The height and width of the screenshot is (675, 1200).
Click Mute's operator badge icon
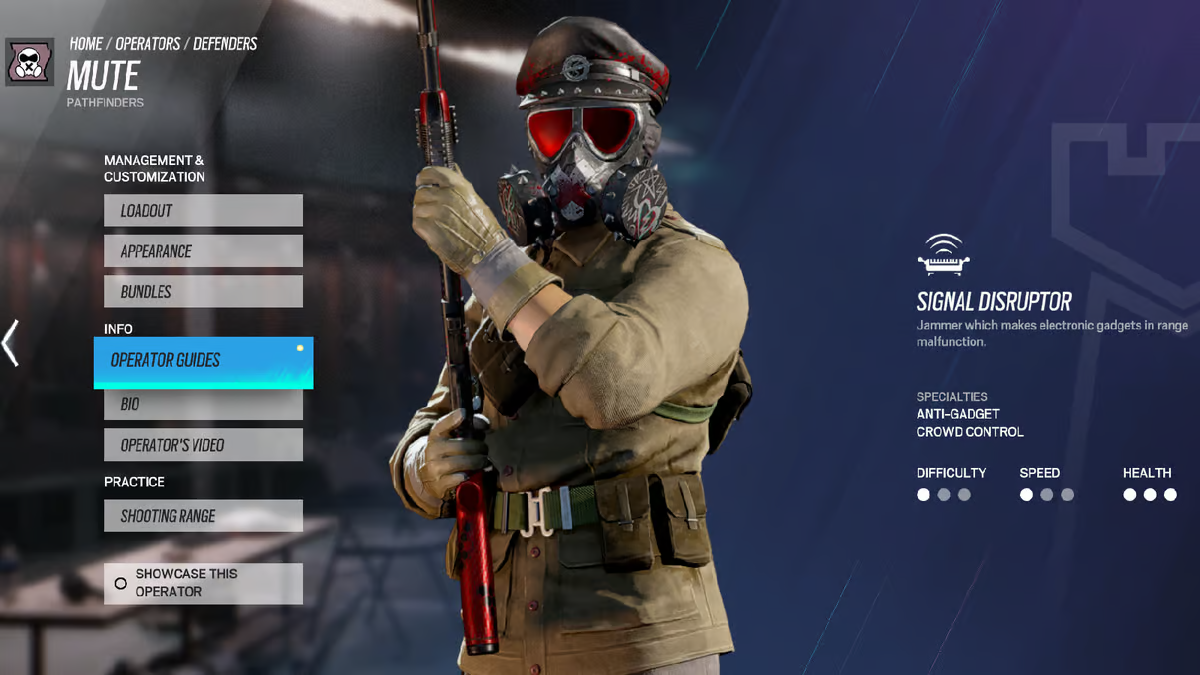point(30,62)
